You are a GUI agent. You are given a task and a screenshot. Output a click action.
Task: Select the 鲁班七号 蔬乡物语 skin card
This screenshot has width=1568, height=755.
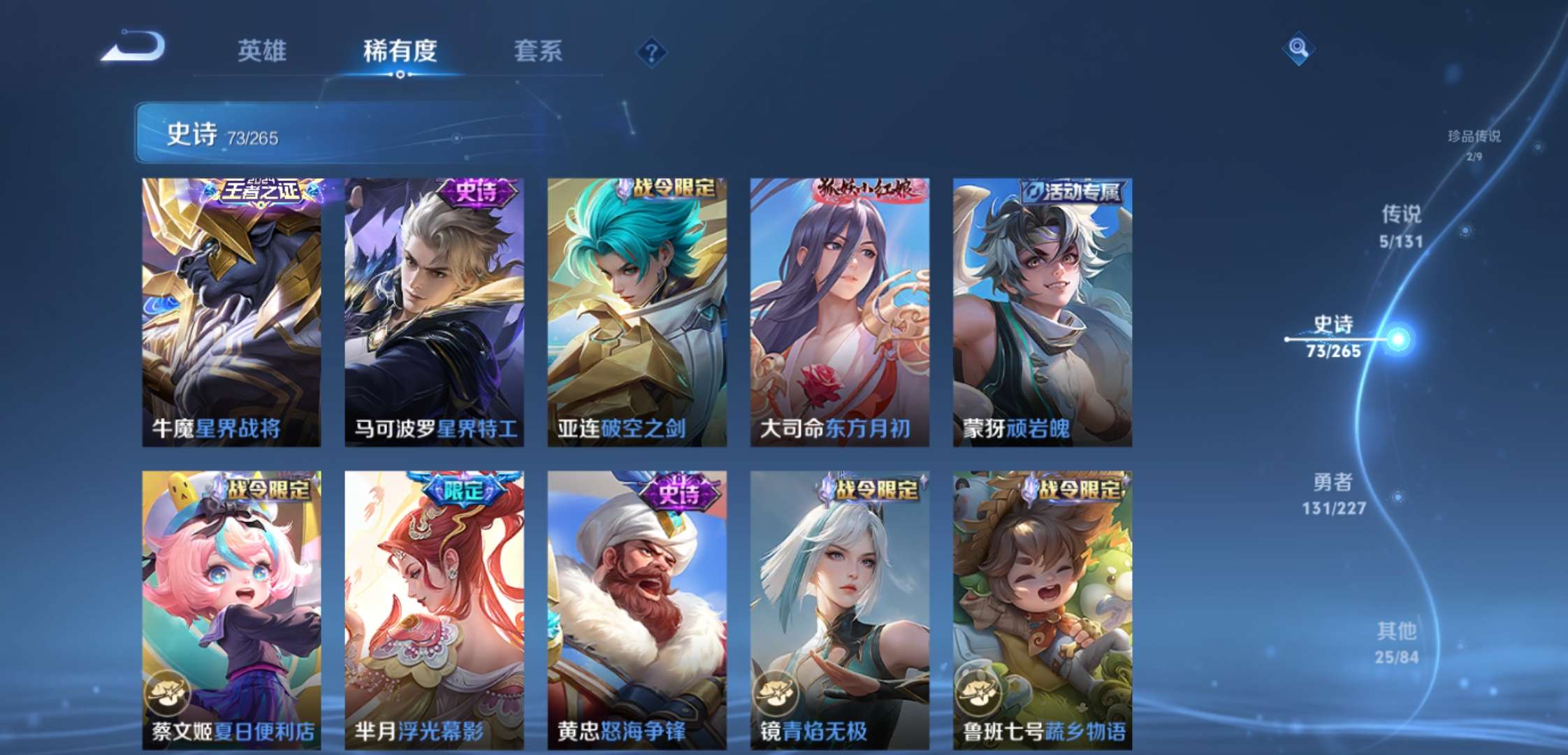pyautogui.click(x=1042, y=610)
